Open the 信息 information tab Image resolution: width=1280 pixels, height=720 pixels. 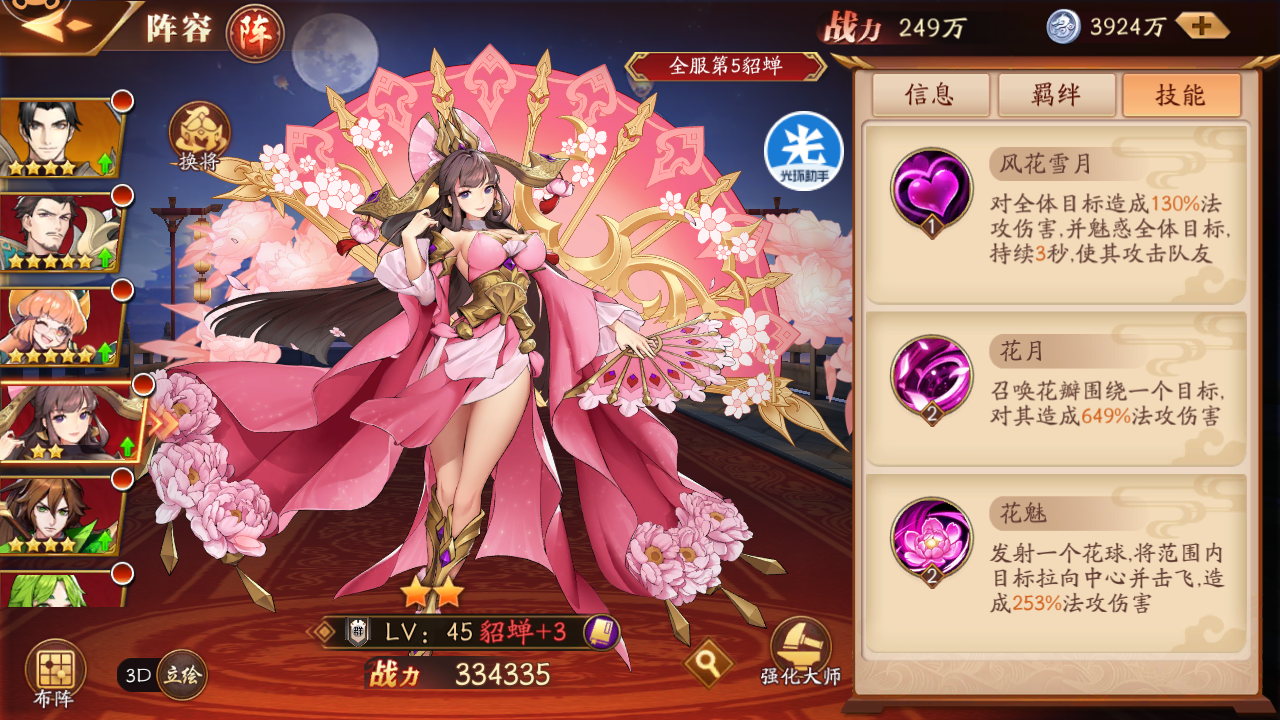[x=930, y=94]
